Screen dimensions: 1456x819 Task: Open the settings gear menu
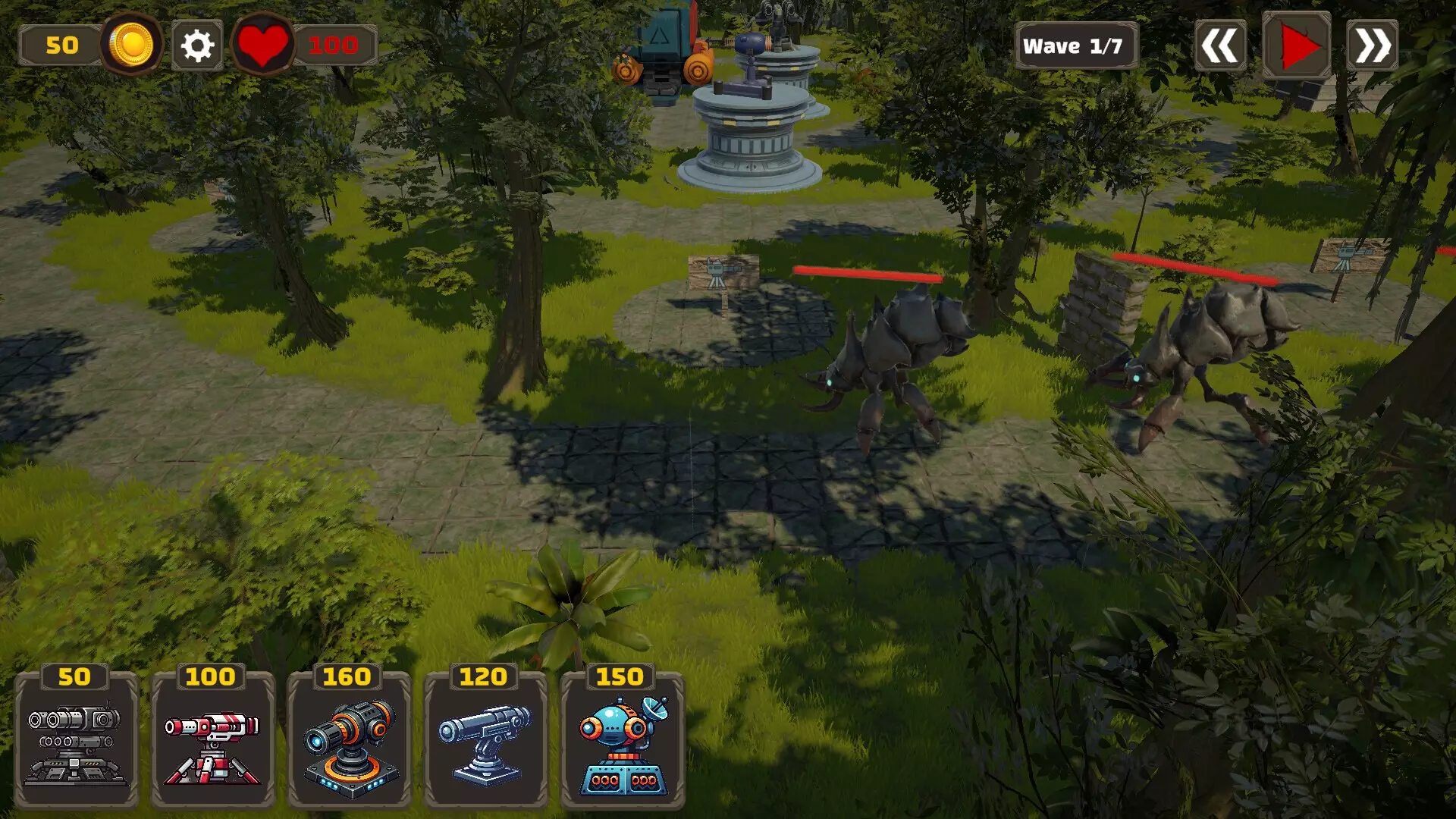(x=196, y=45)
